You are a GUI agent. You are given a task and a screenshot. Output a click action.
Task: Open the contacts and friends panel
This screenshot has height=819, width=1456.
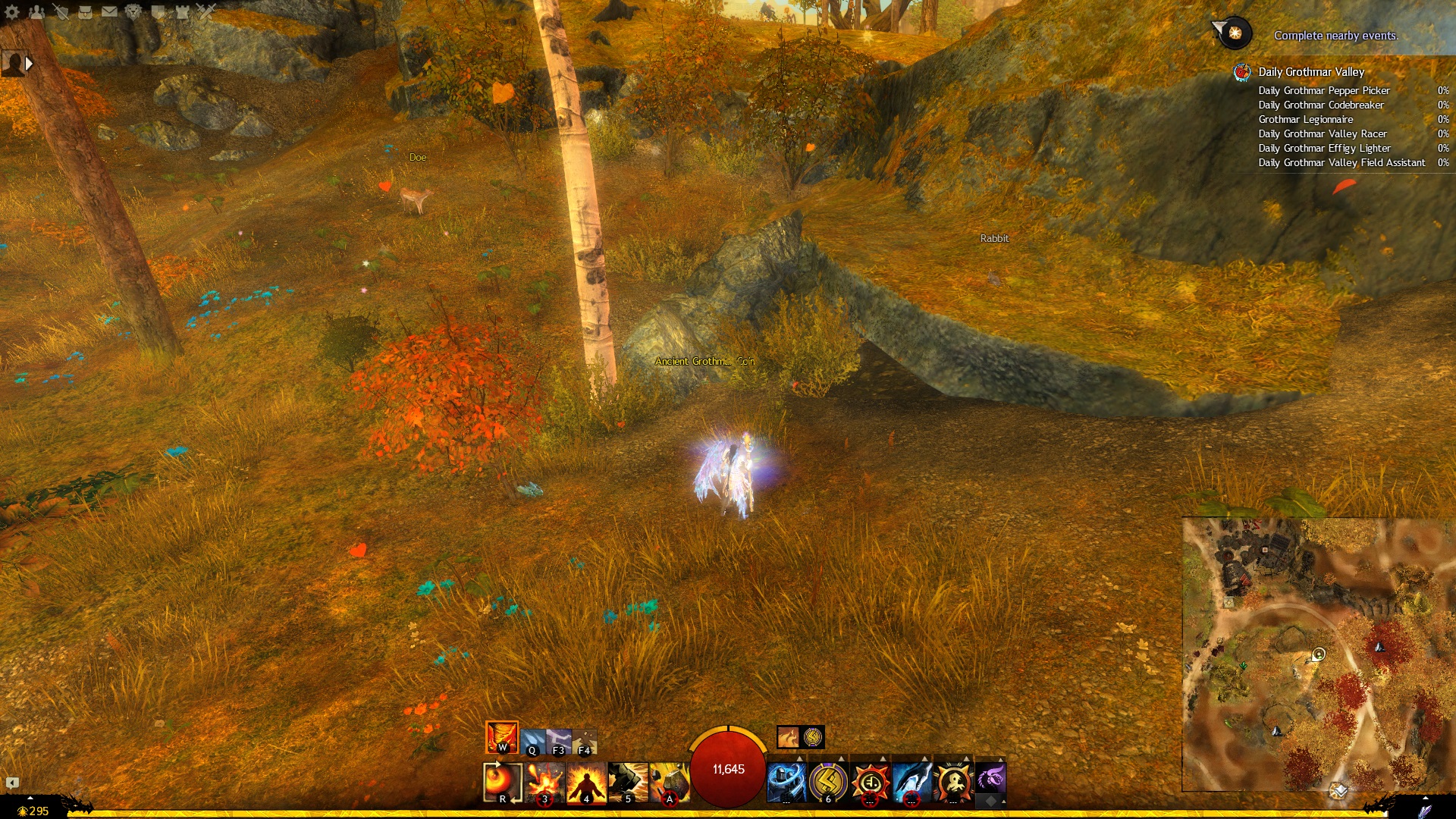tap(36, 11)
